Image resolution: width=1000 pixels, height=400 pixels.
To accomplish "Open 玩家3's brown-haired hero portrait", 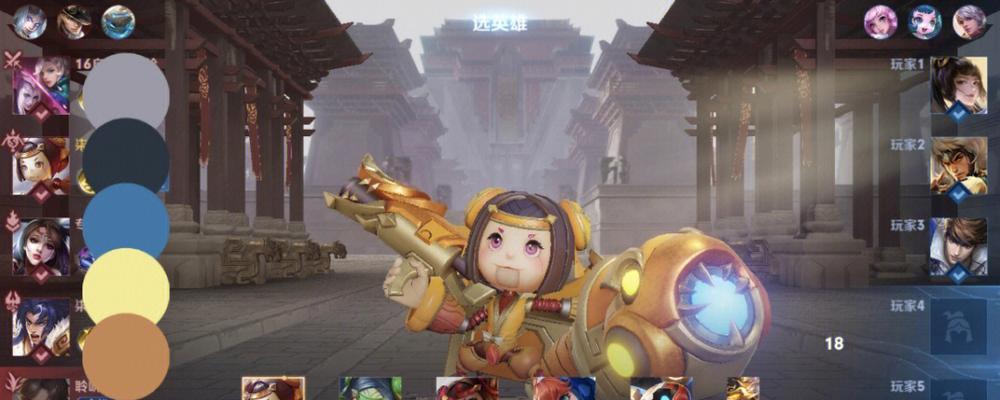I will [x=959, y=246].
